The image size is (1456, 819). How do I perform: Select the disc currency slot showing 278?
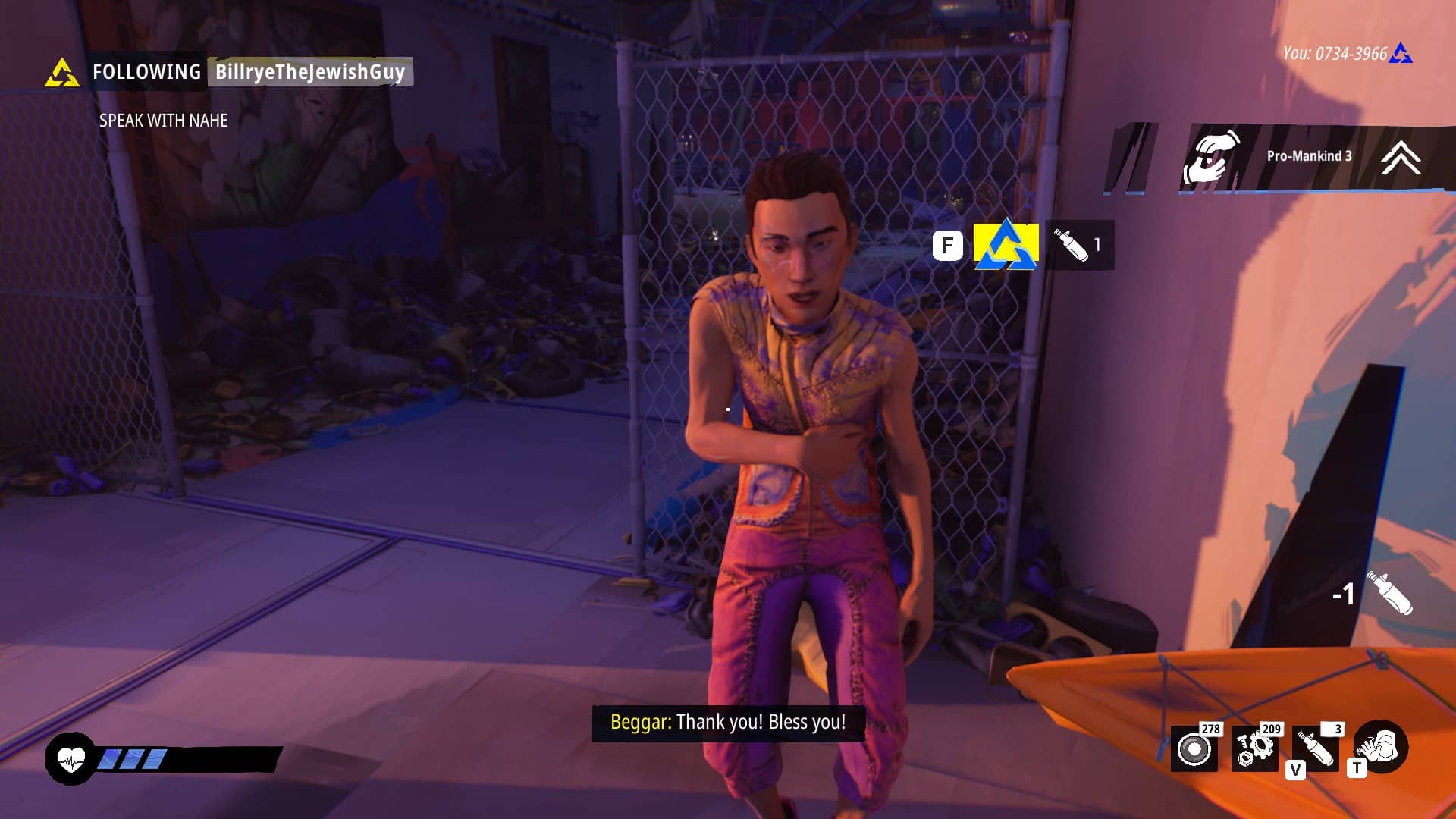(x=1194, y=748)
